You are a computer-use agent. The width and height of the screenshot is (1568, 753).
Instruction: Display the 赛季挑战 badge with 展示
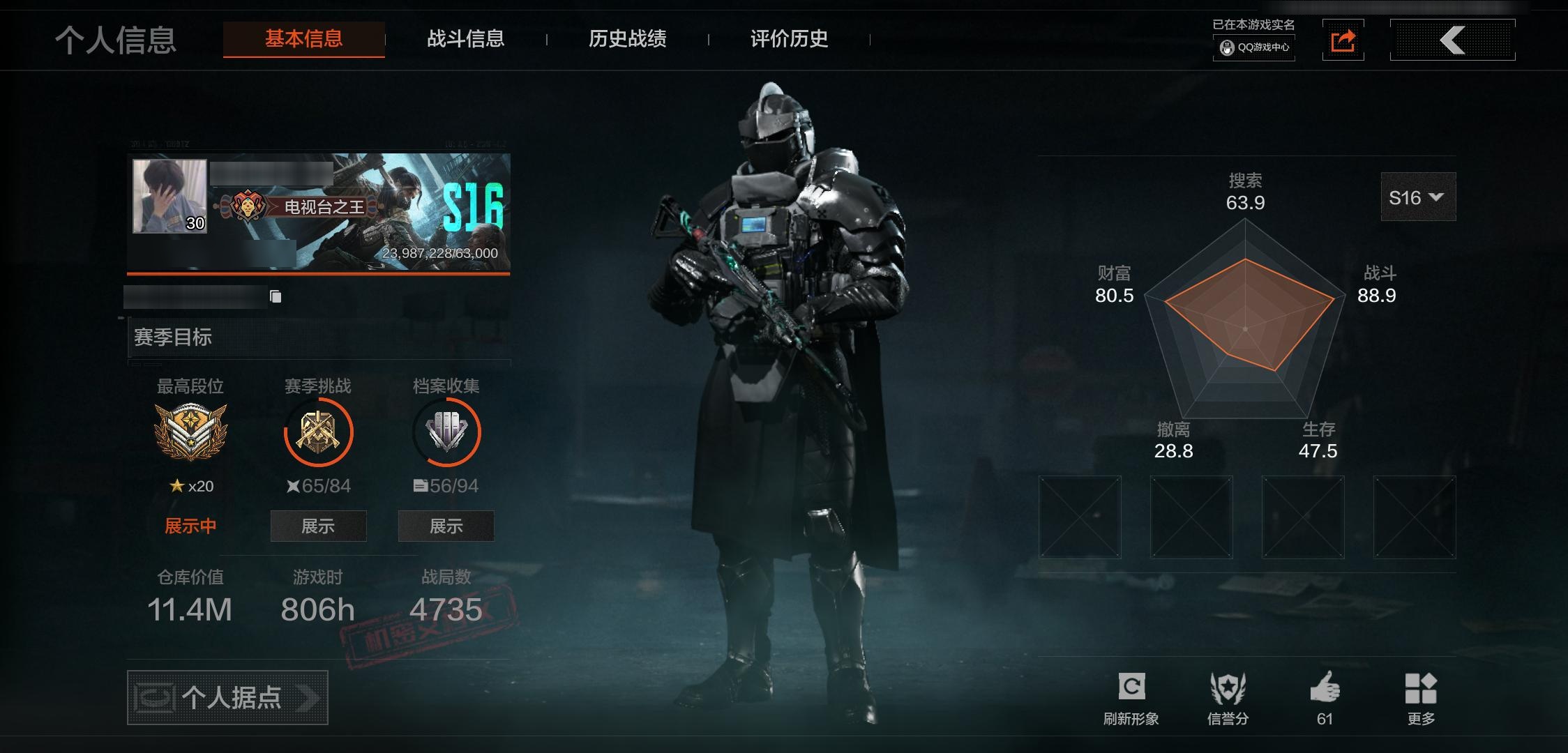318,526
